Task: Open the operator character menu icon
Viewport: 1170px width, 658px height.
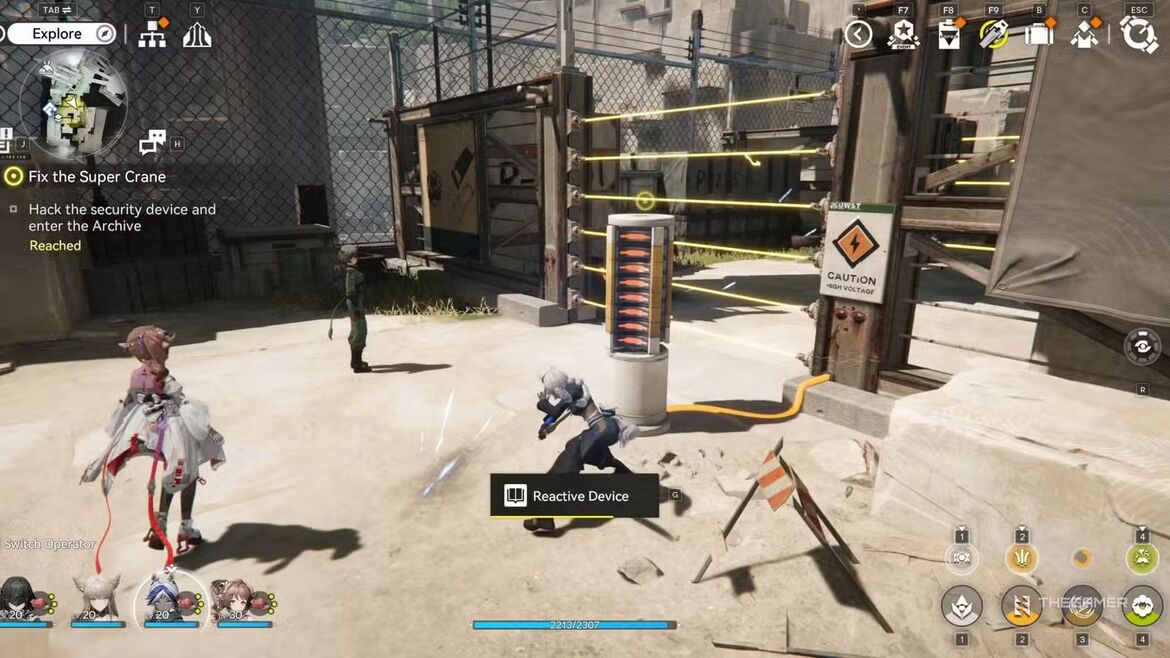Action: click(1085, 35)
